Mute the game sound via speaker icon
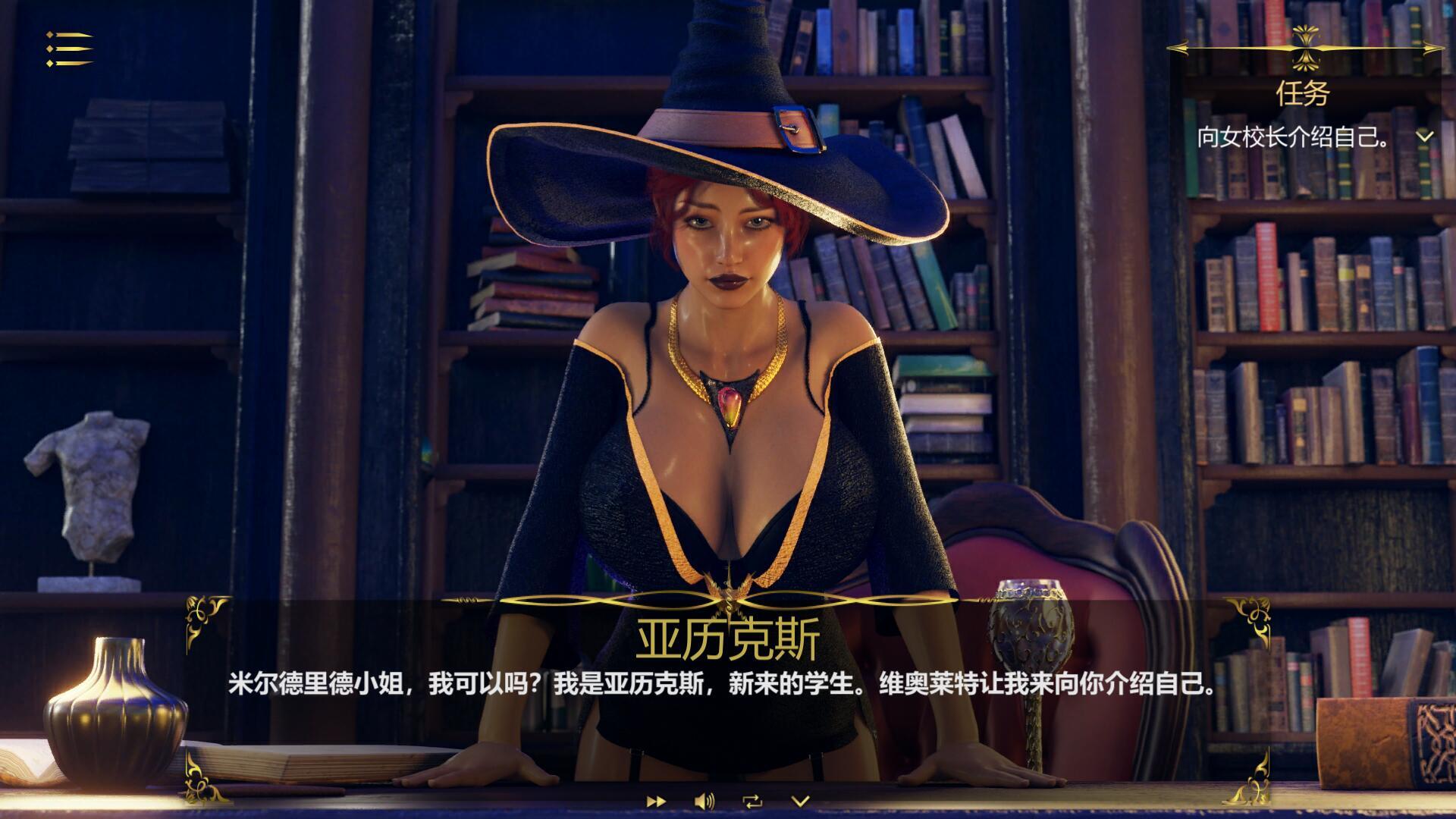Viewport: 1456px width, 819px height. [x=701, y=802]
